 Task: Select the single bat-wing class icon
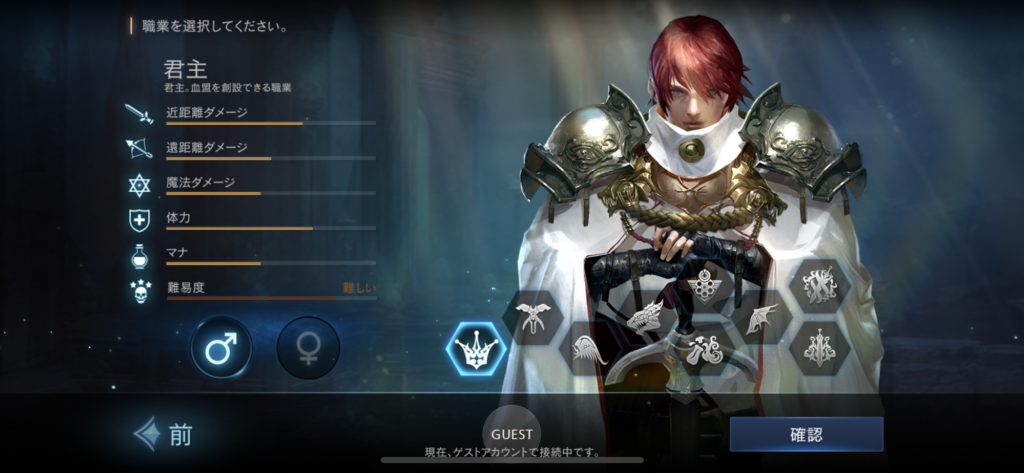click(x=762, y=318)
